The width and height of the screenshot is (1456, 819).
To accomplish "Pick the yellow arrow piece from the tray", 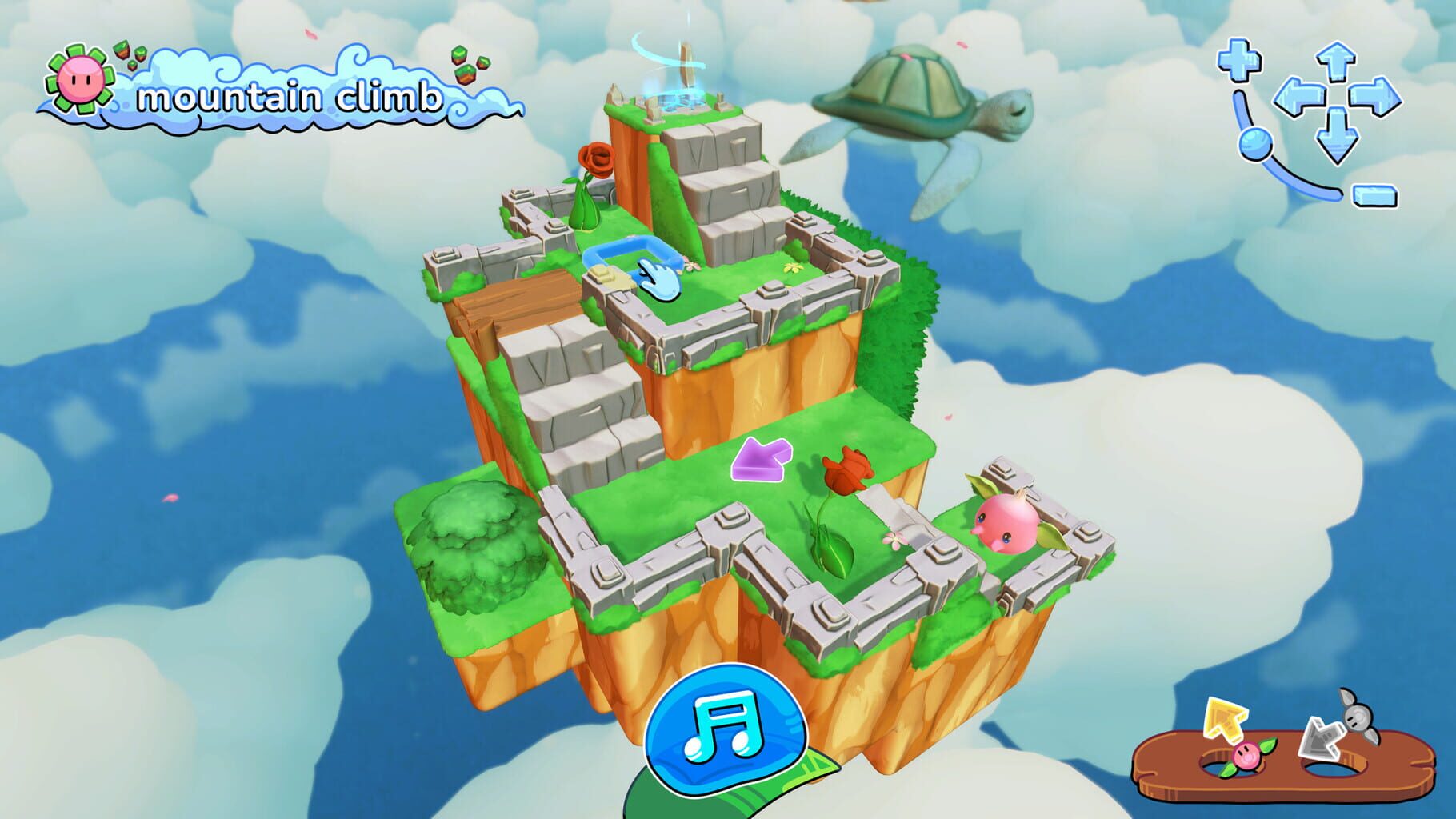I will pyautogui.click(x=1226, y=720).
